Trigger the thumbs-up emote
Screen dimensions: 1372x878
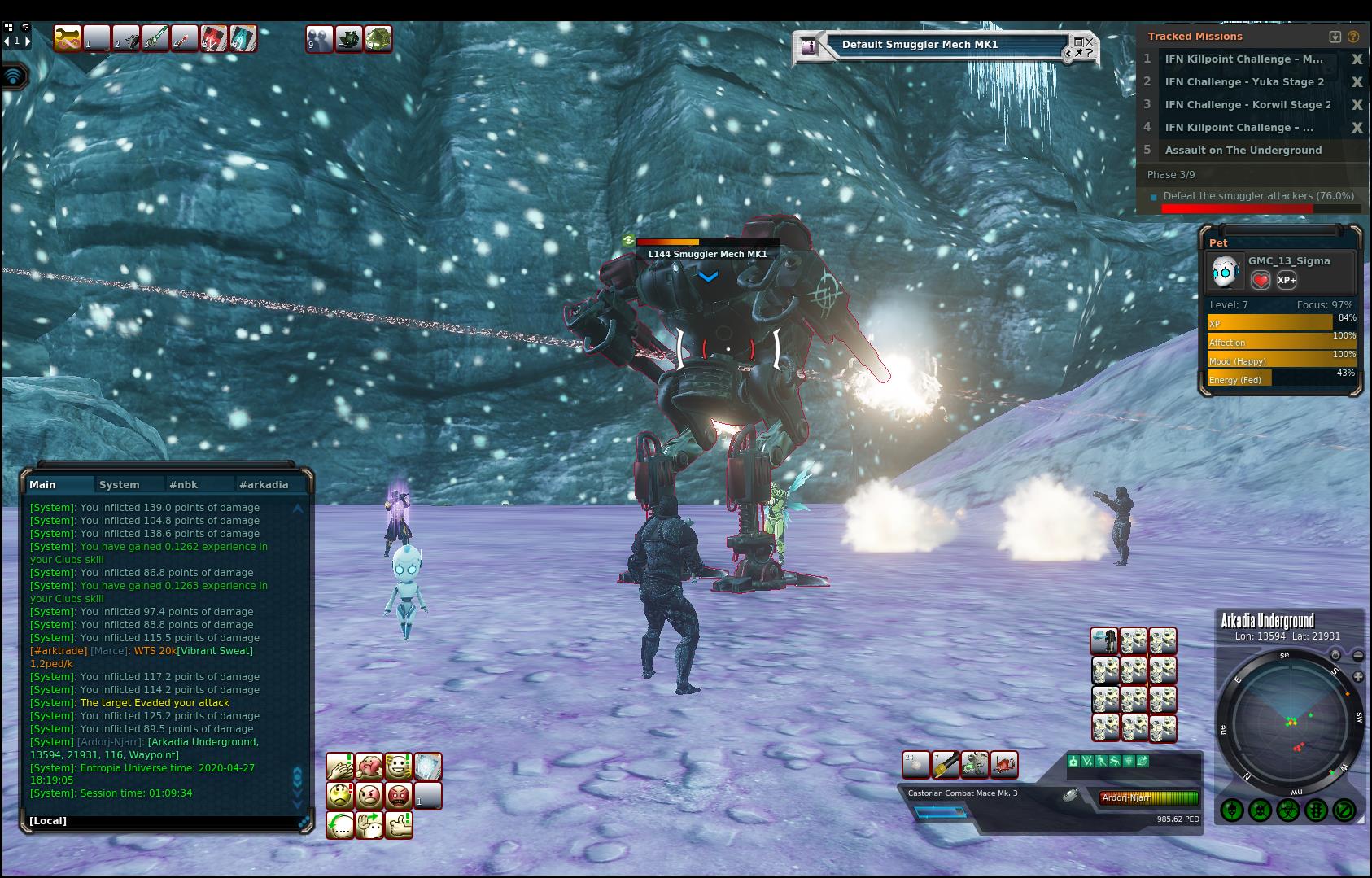point(398,824)
